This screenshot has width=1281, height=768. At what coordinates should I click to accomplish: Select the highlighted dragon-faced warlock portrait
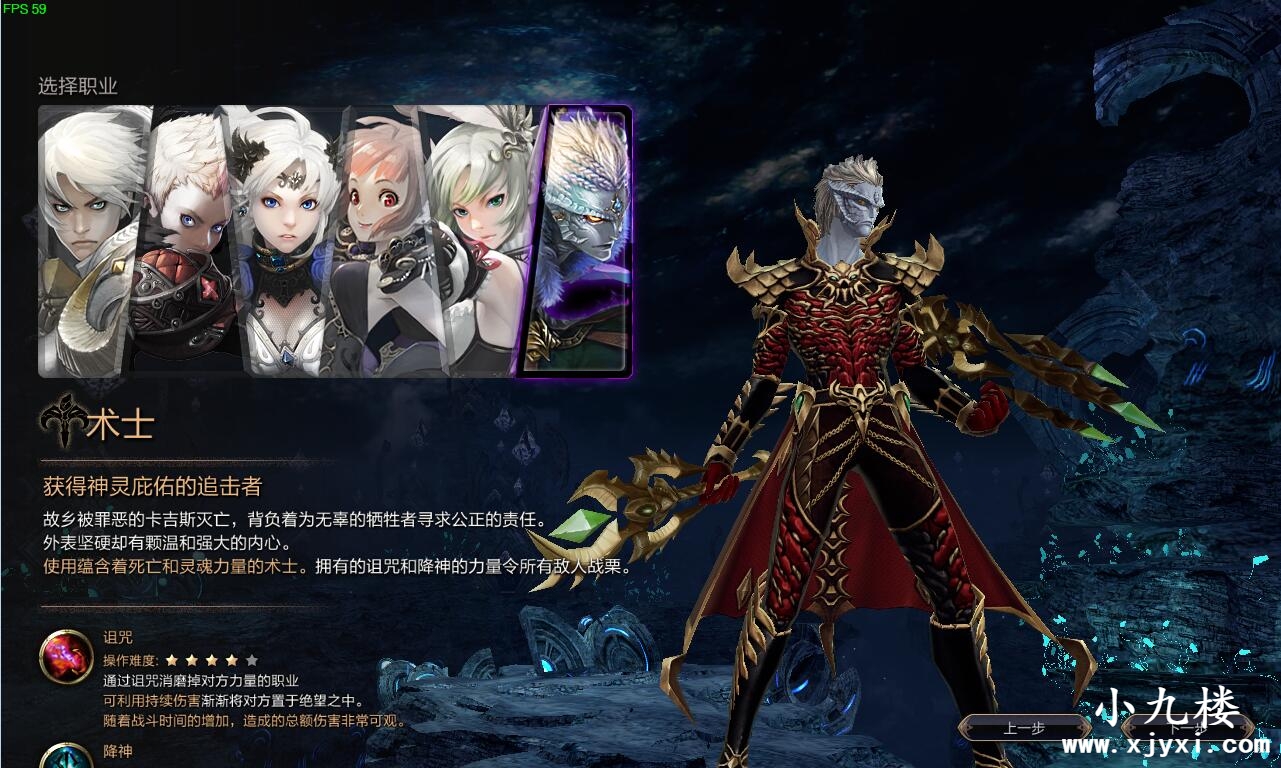click(583, 240)
